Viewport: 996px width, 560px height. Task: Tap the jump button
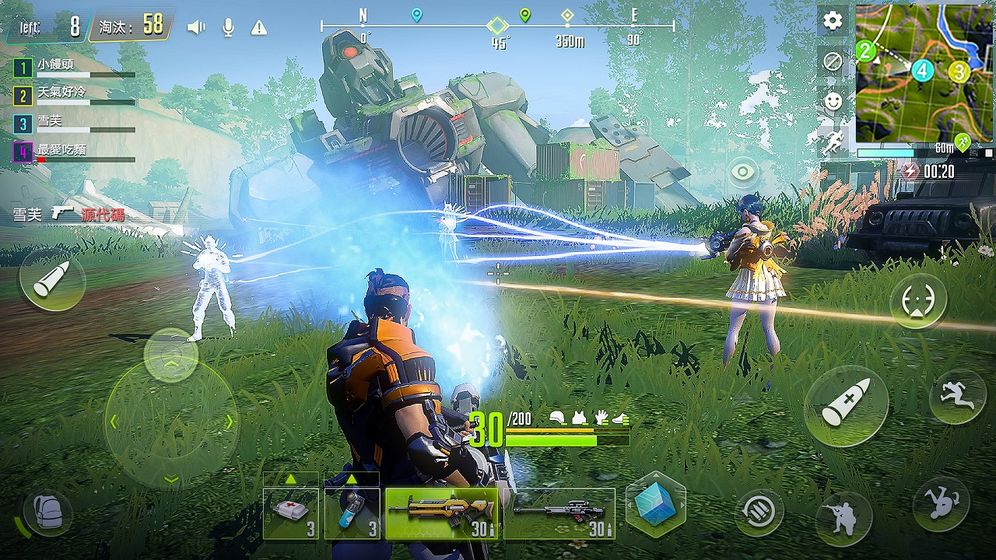click(x=957, y=396)
